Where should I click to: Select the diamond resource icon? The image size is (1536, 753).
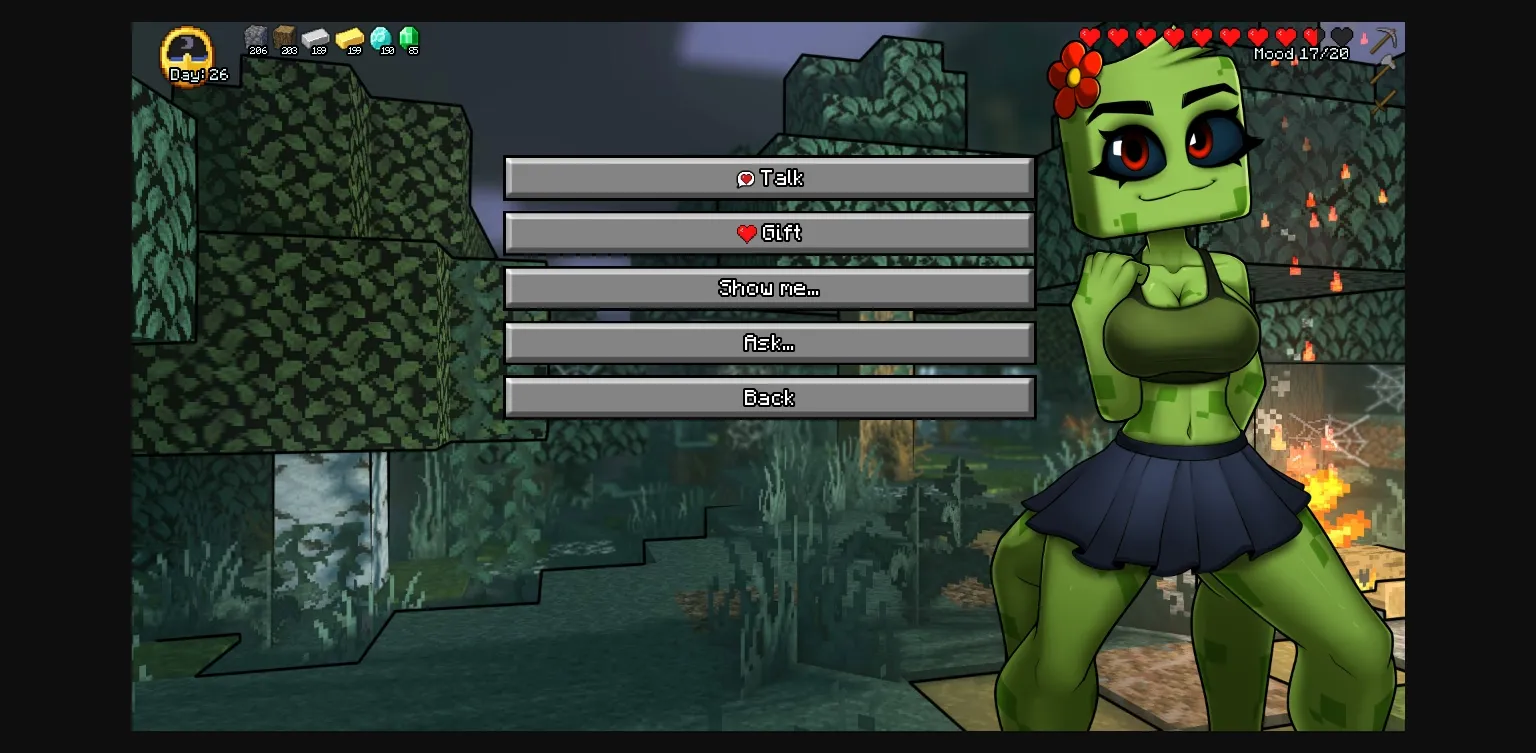pos(381,38)
